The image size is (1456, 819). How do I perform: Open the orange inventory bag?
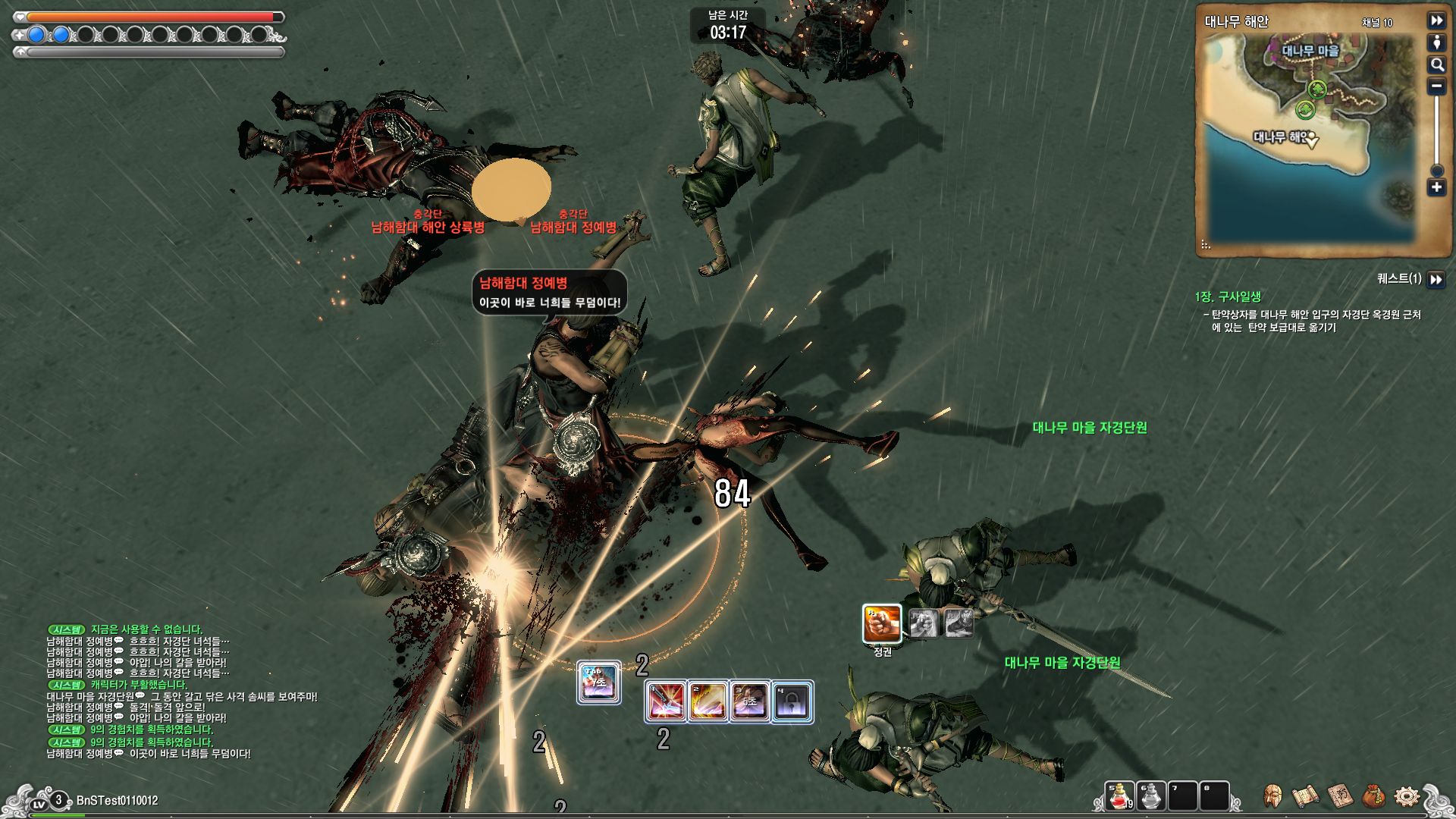1373,797
